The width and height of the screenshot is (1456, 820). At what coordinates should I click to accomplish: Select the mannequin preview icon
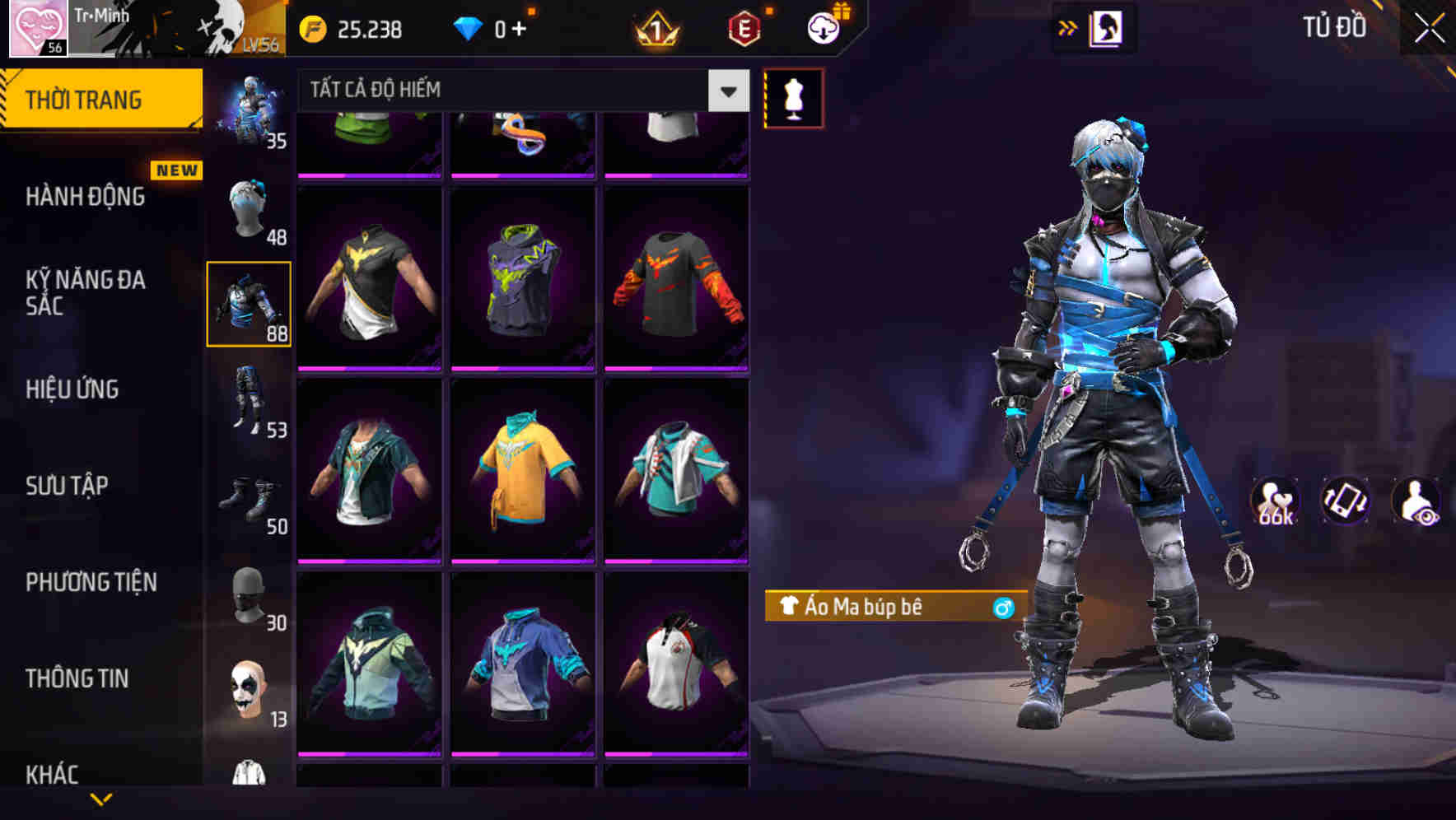point(793,97)
